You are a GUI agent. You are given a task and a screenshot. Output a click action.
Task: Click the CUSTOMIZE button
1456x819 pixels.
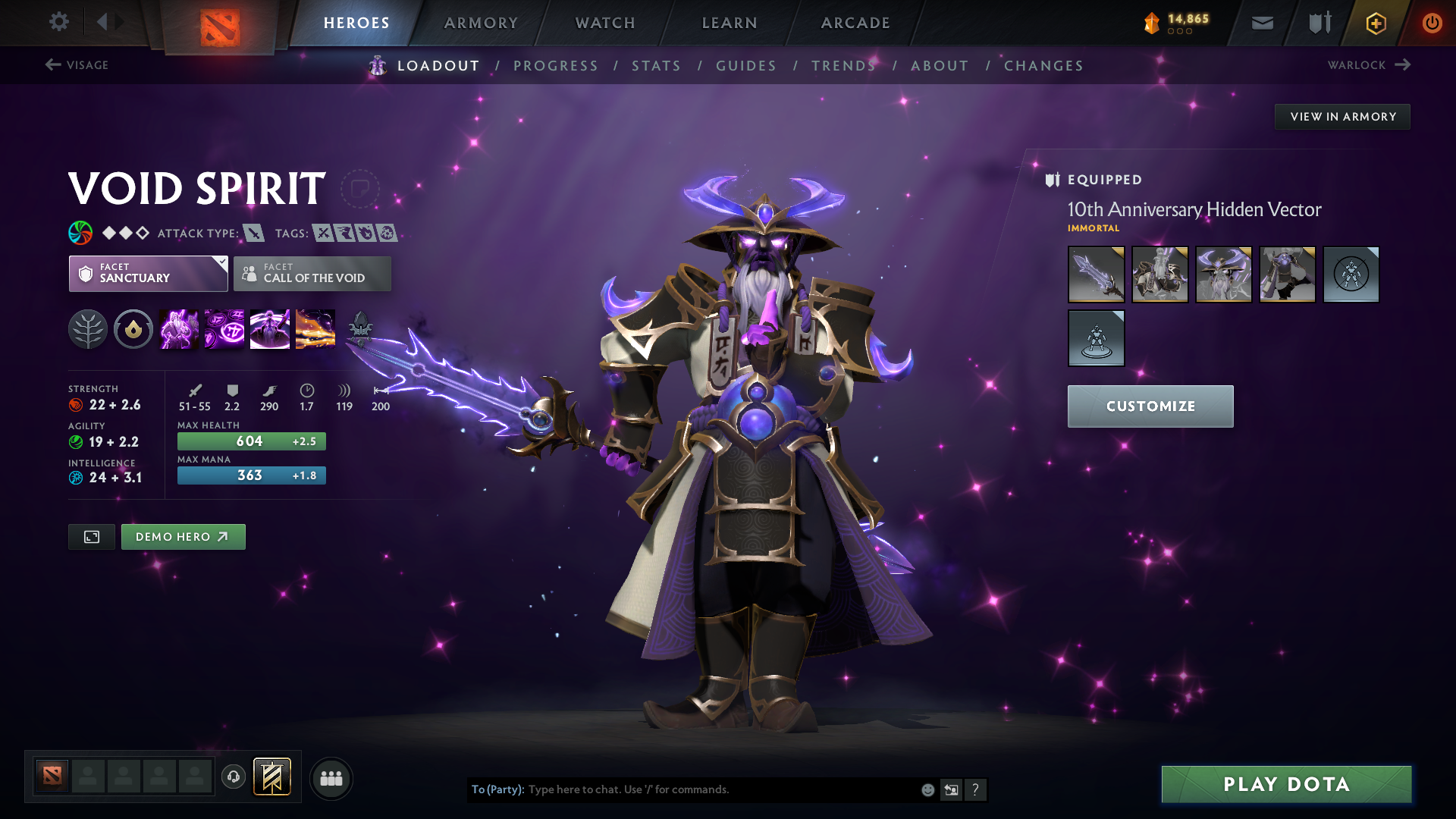[x=1150, y=406]
